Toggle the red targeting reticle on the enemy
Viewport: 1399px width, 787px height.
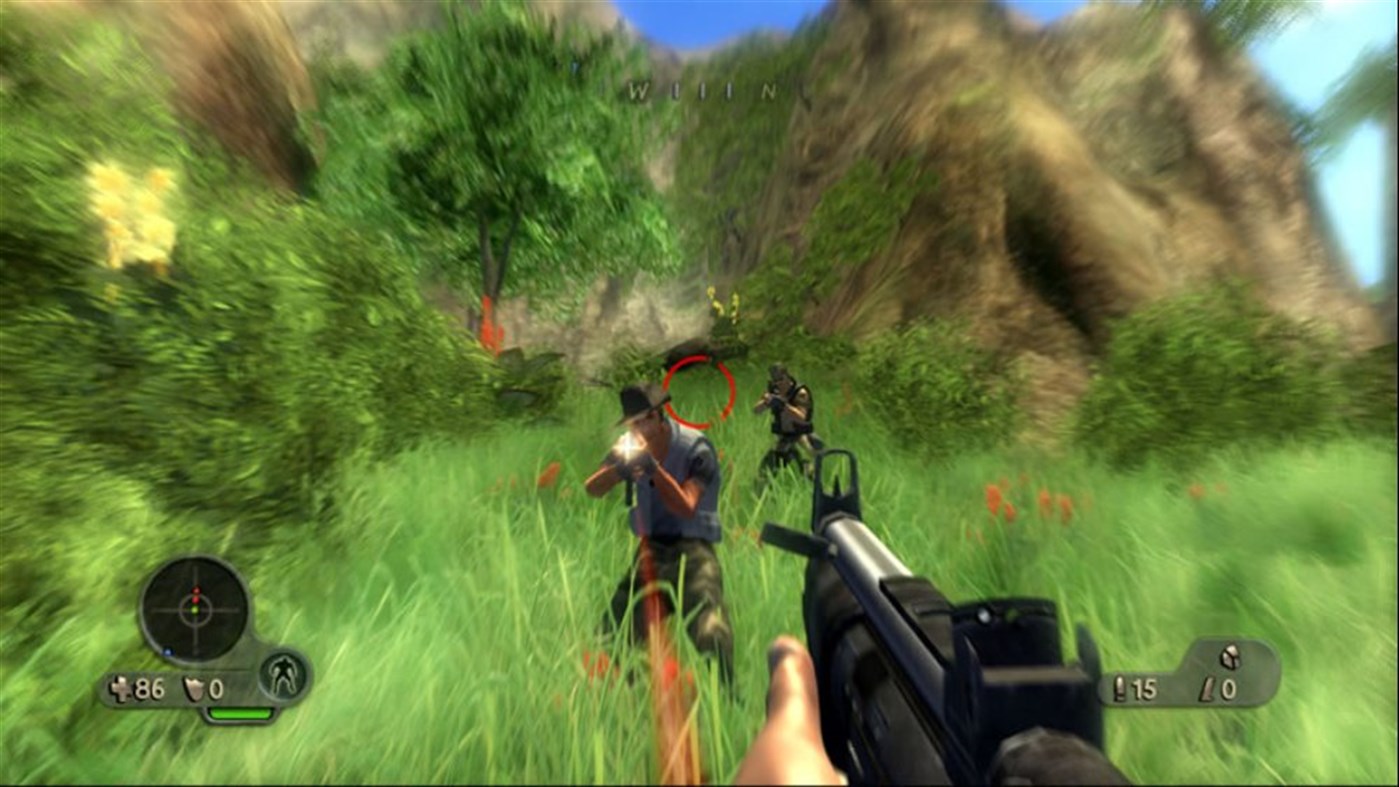700,390
